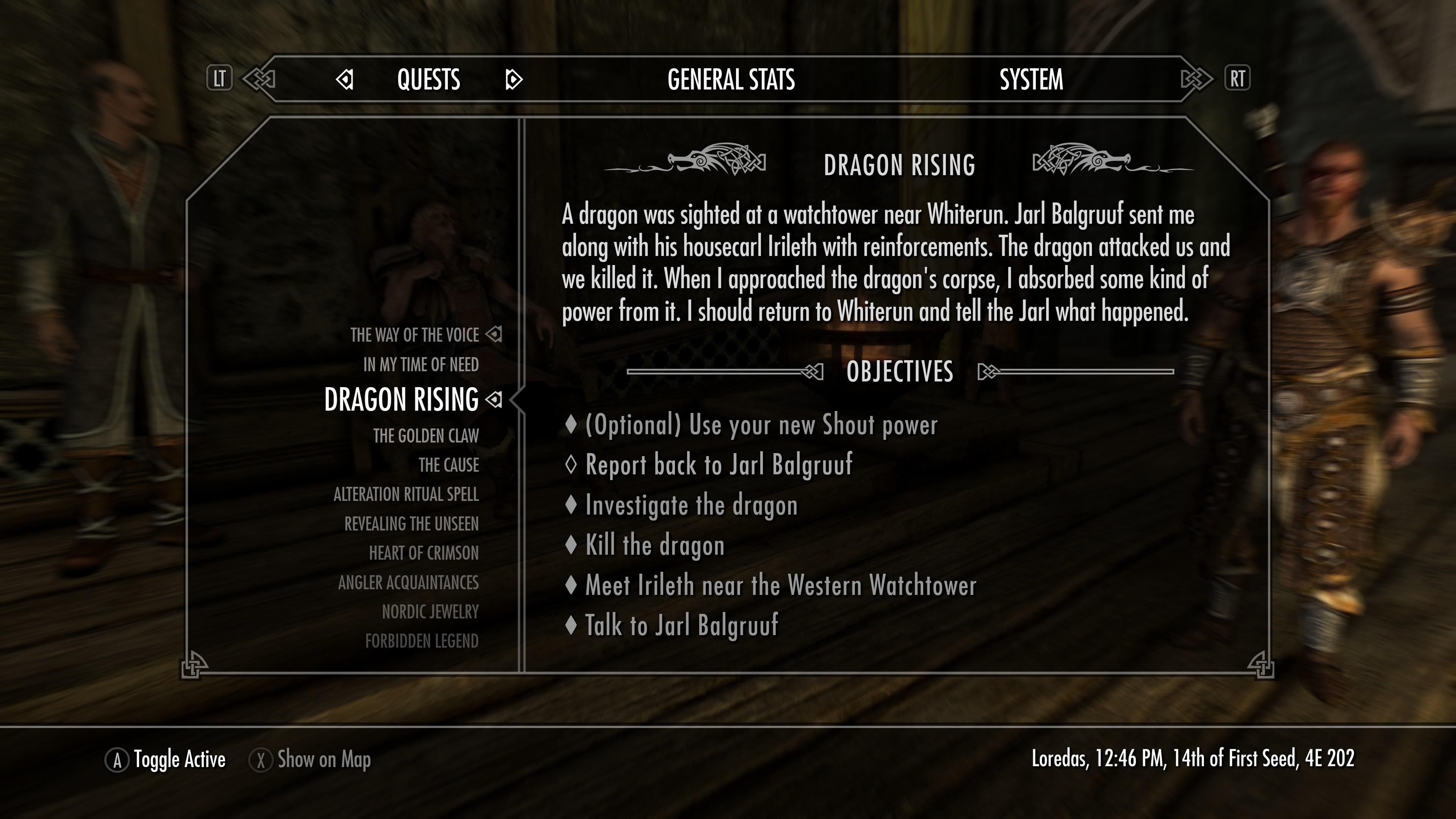This screenshot has width=1456, height=819.
Task: Switch to the GENERAL STATS tab
Action: [731, 80]
